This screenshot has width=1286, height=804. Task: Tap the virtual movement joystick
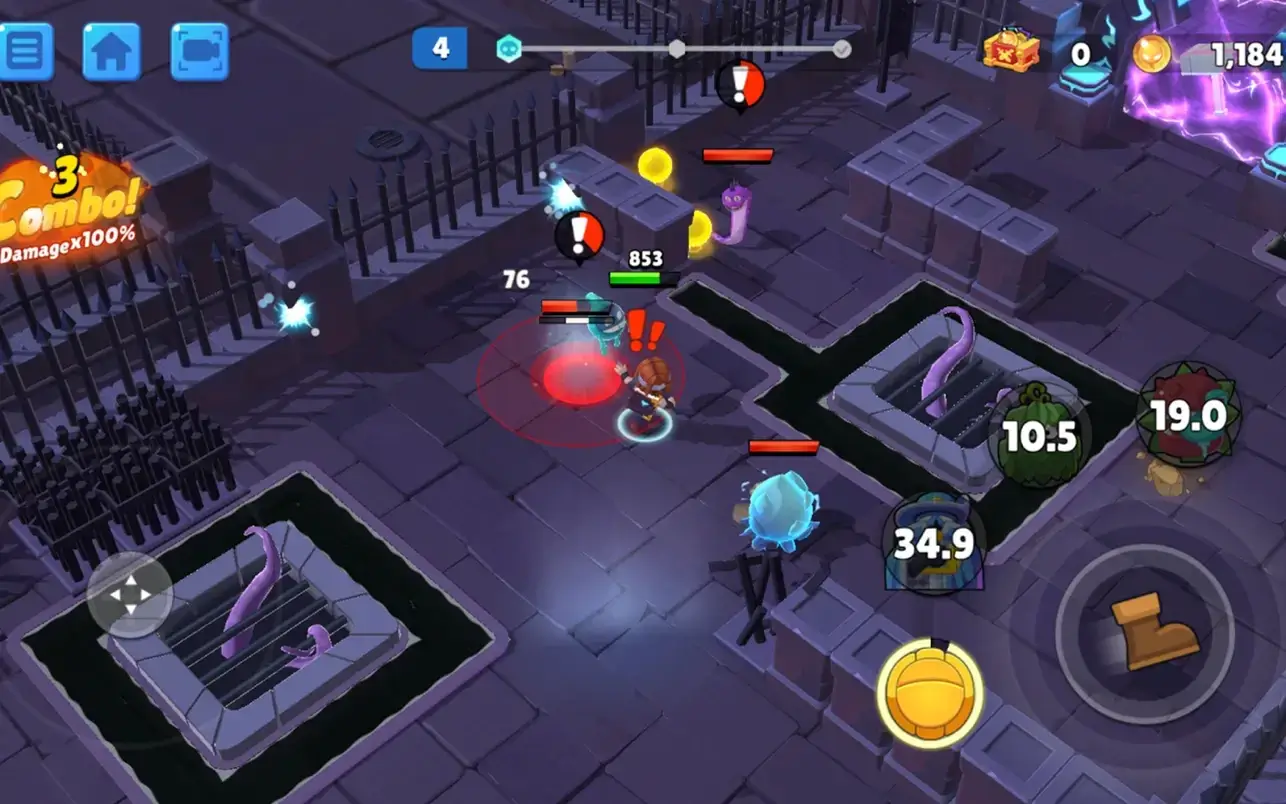pos(130,596)
